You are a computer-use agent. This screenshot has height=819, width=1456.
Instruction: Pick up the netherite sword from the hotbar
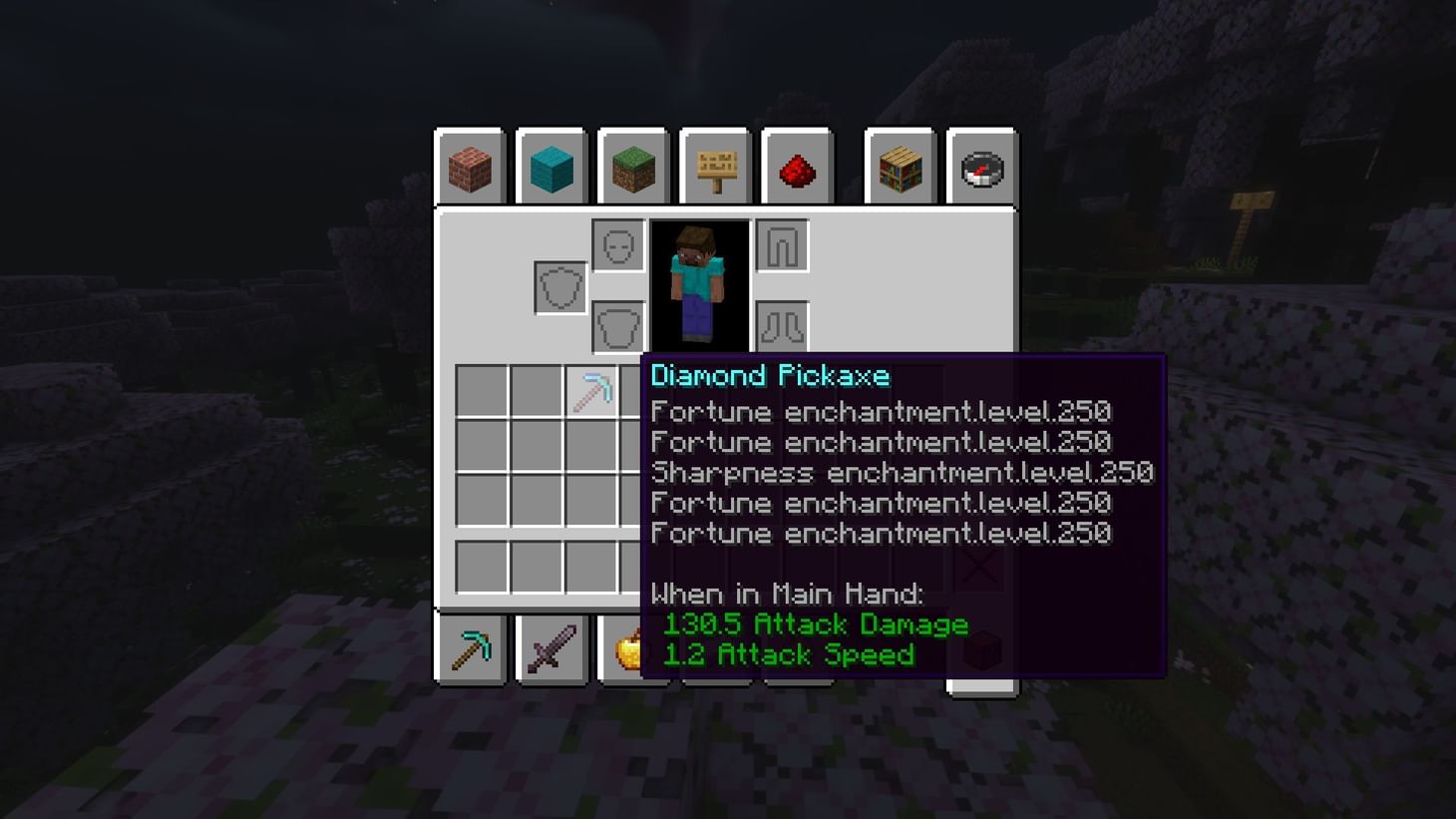pyautogui.click(x=551, y=646)
